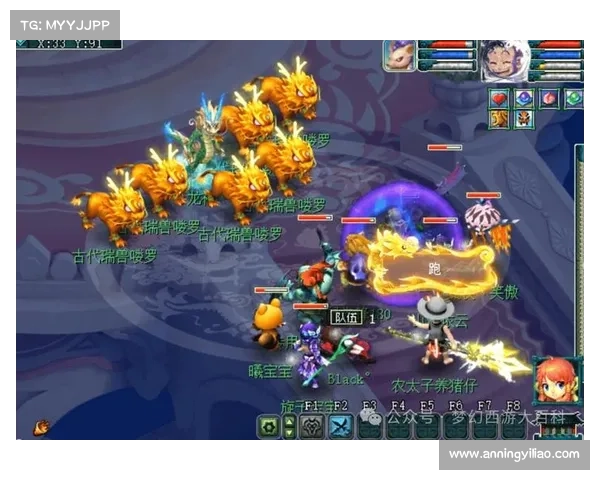Click the 队伍 team label tag

click(344, 316)
